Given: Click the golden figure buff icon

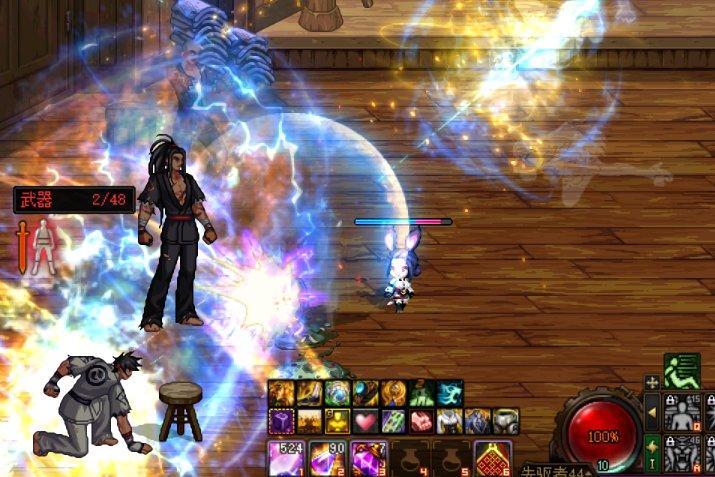Looking at the screenshot, I should click(x=338, y=421).
